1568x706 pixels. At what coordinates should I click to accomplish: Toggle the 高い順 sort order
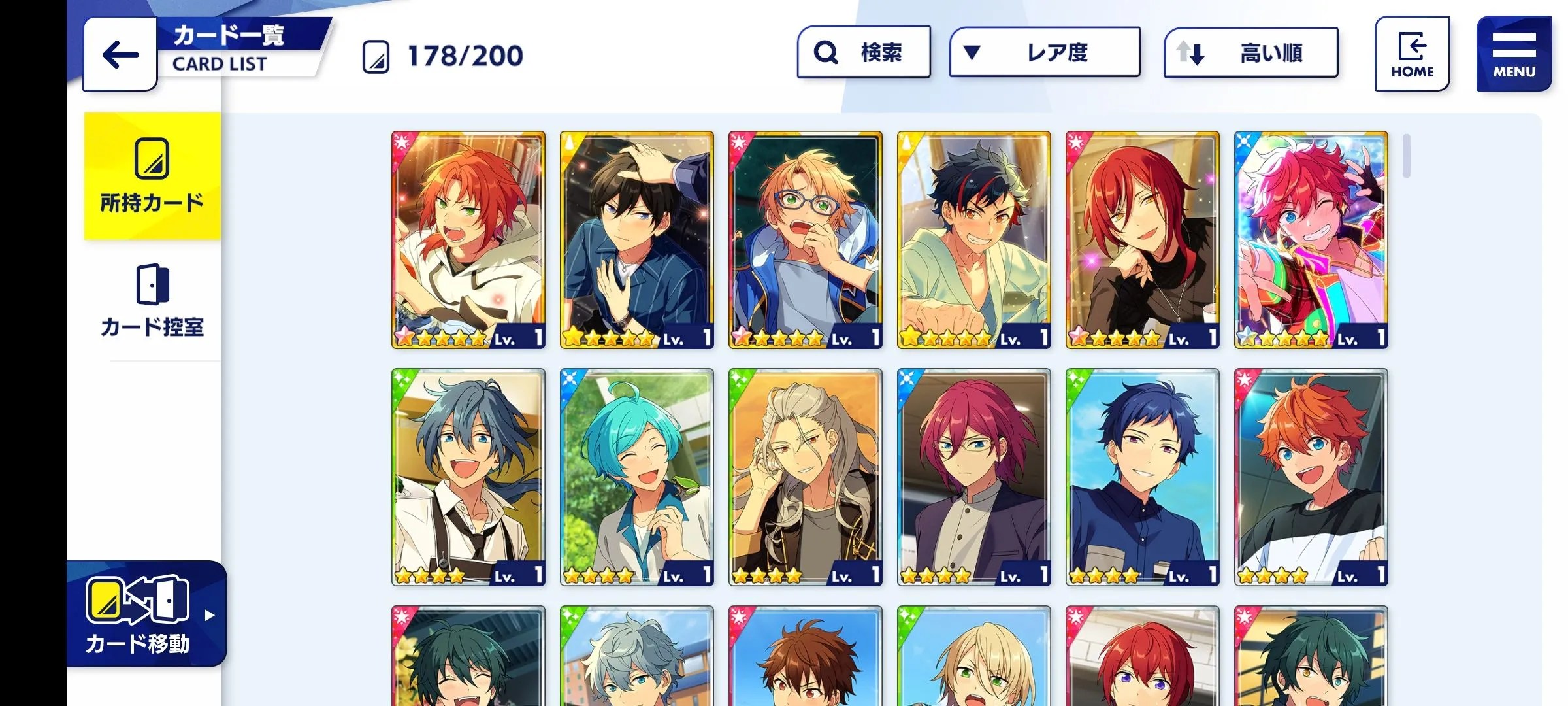pos(1250,52)
